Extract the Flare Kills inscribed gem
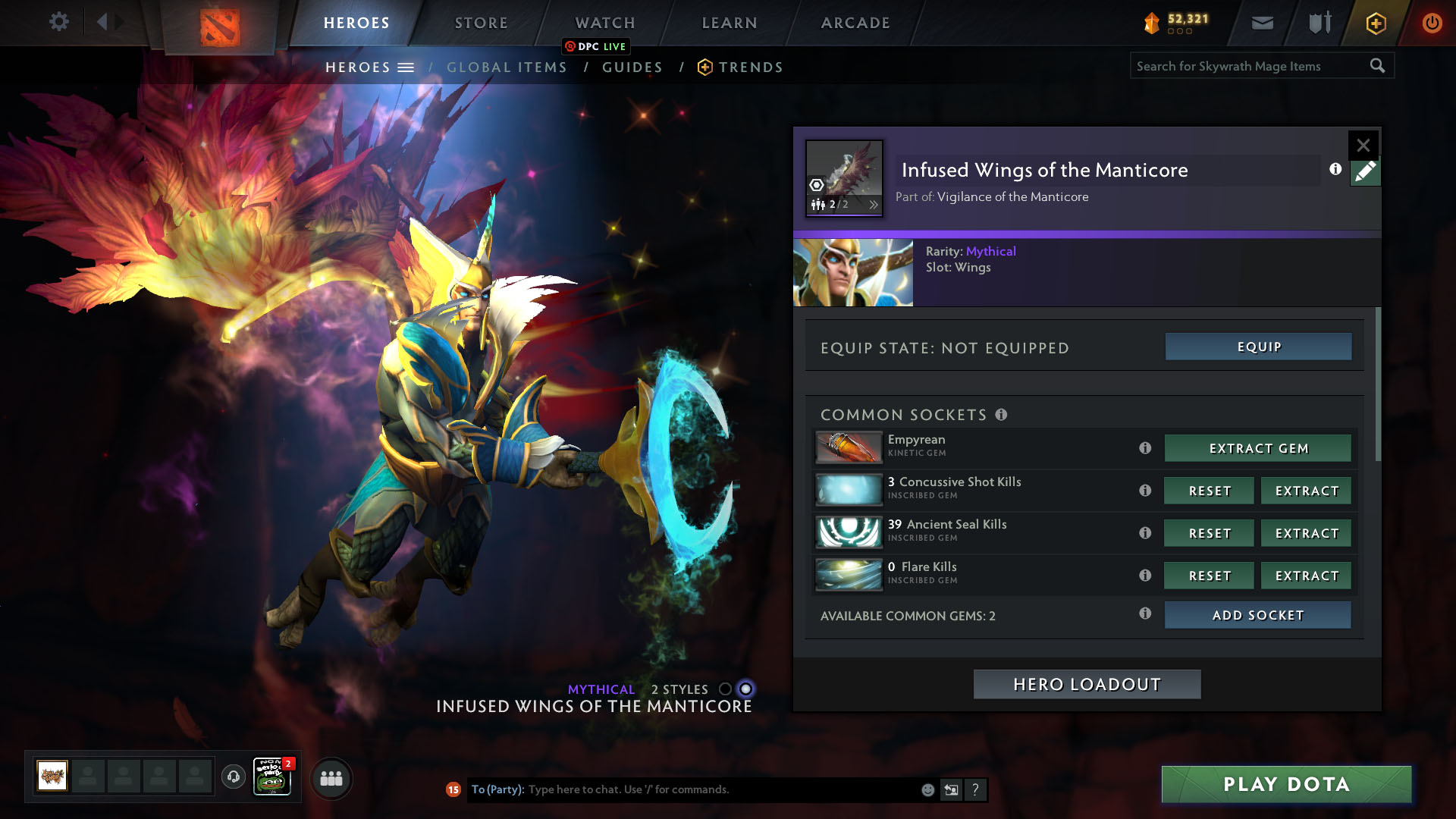The height and width of the screenshot is (819, 1456). pyautogui.click(x=1306, y=576)
